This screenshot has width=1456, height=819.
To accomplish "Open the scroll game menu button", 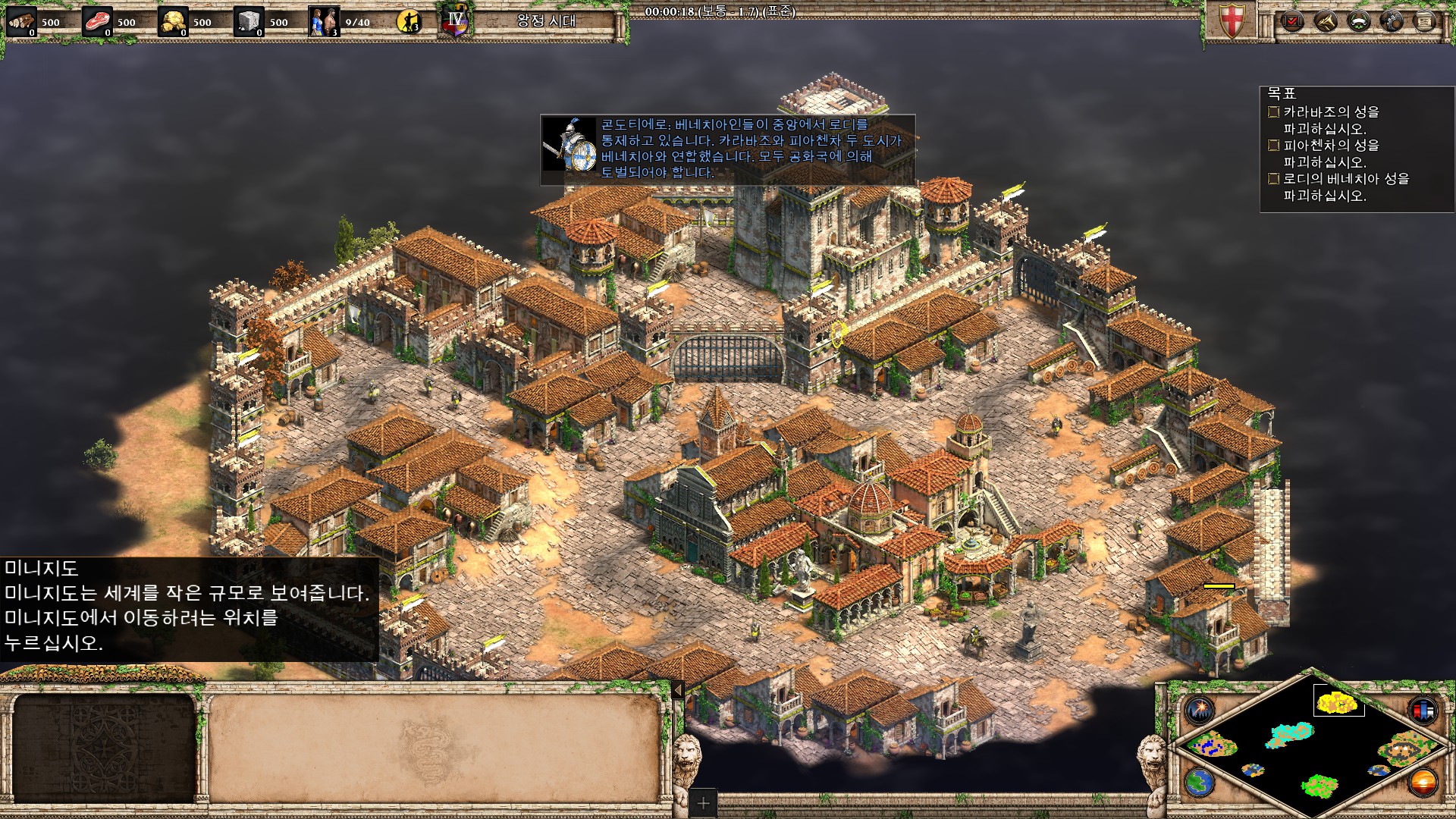I will point(1425,21).
